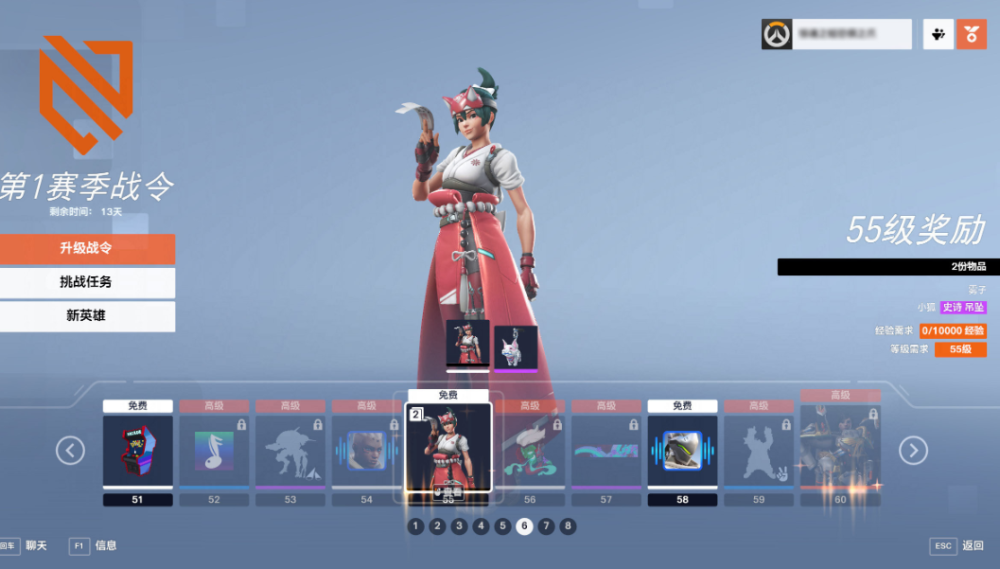This screenshot has height=569, width=1000.
Task: Click the 升级战令 upgrade battle pass button
Action: point(87,249)
